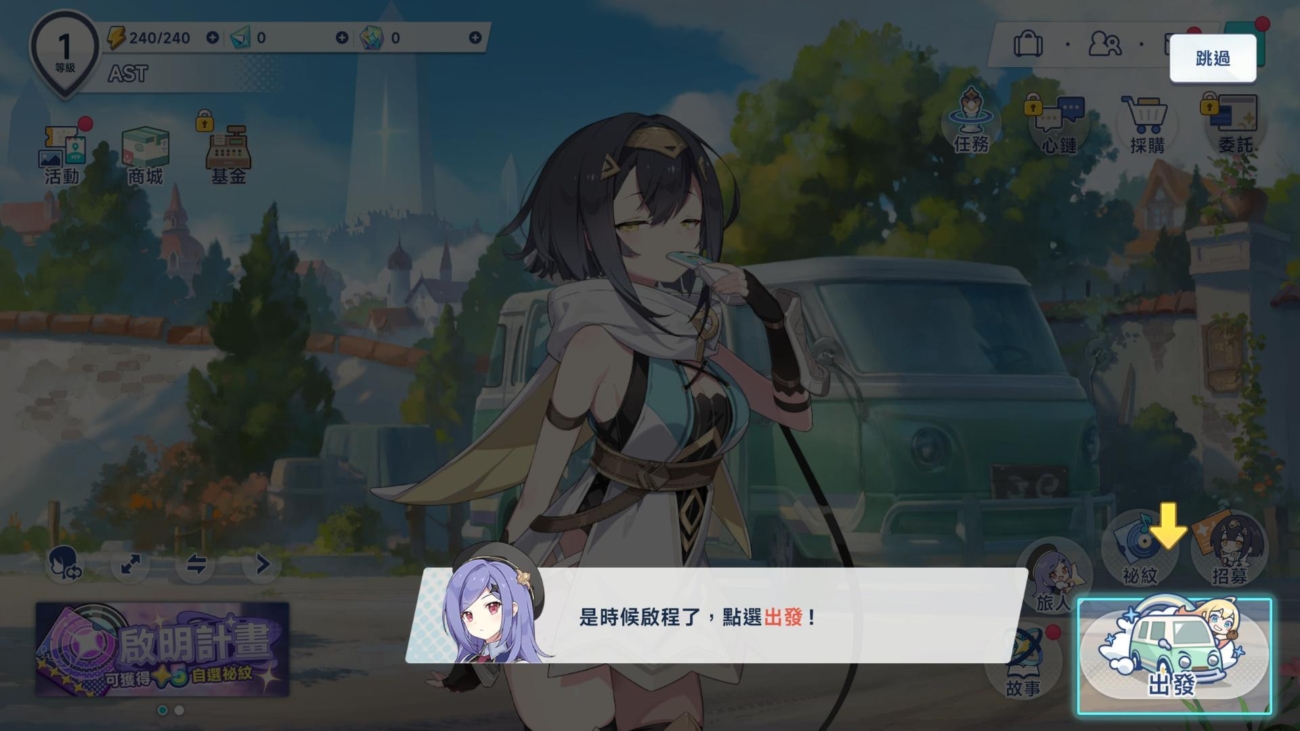Select the second carousel dot under 啟明計畫 banner
This screenshot has height=731, width=1300.
177,711
